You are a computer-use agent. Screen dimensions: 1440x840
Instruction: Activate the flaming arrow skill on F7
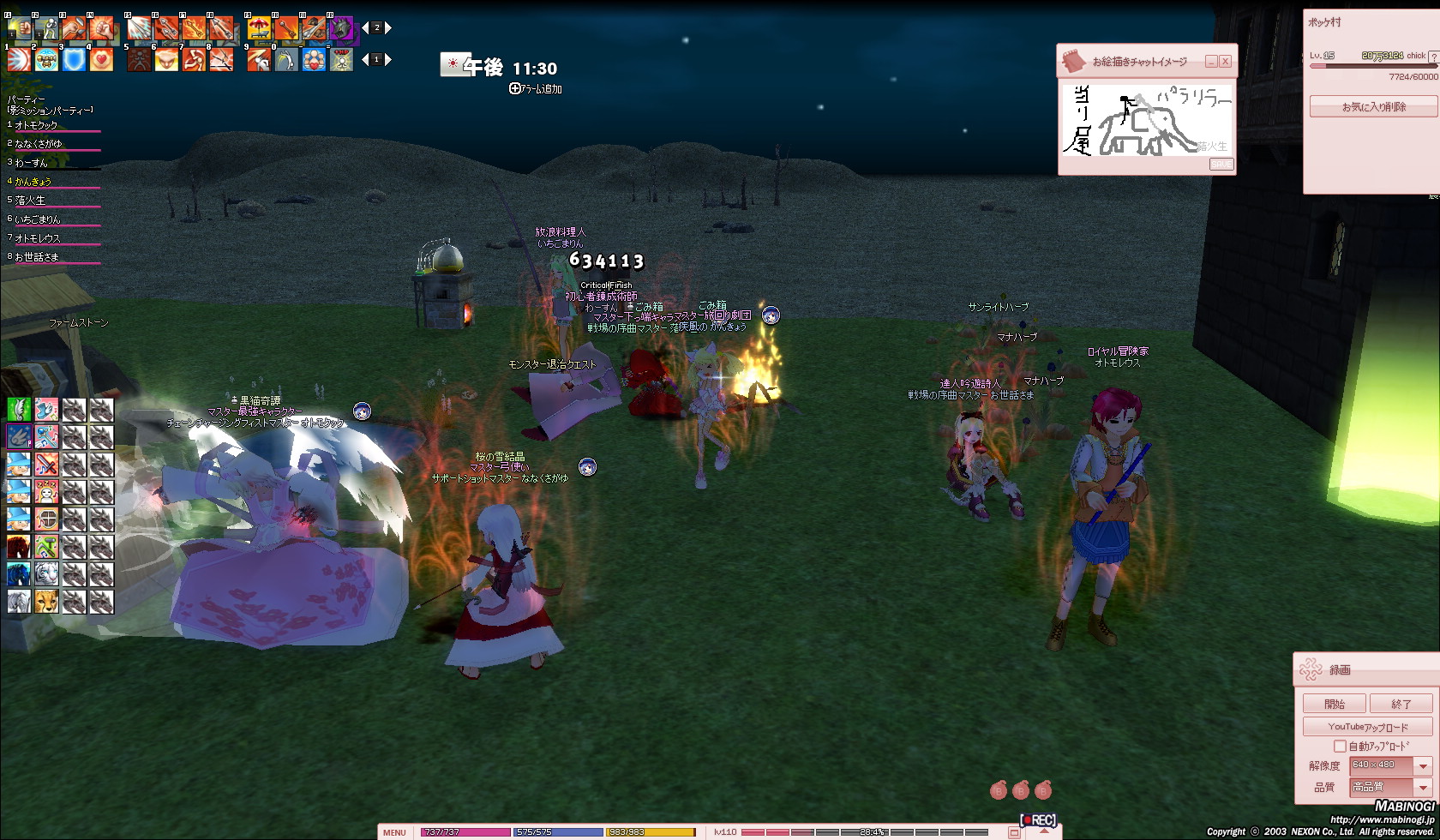click(x=194, y=29)
